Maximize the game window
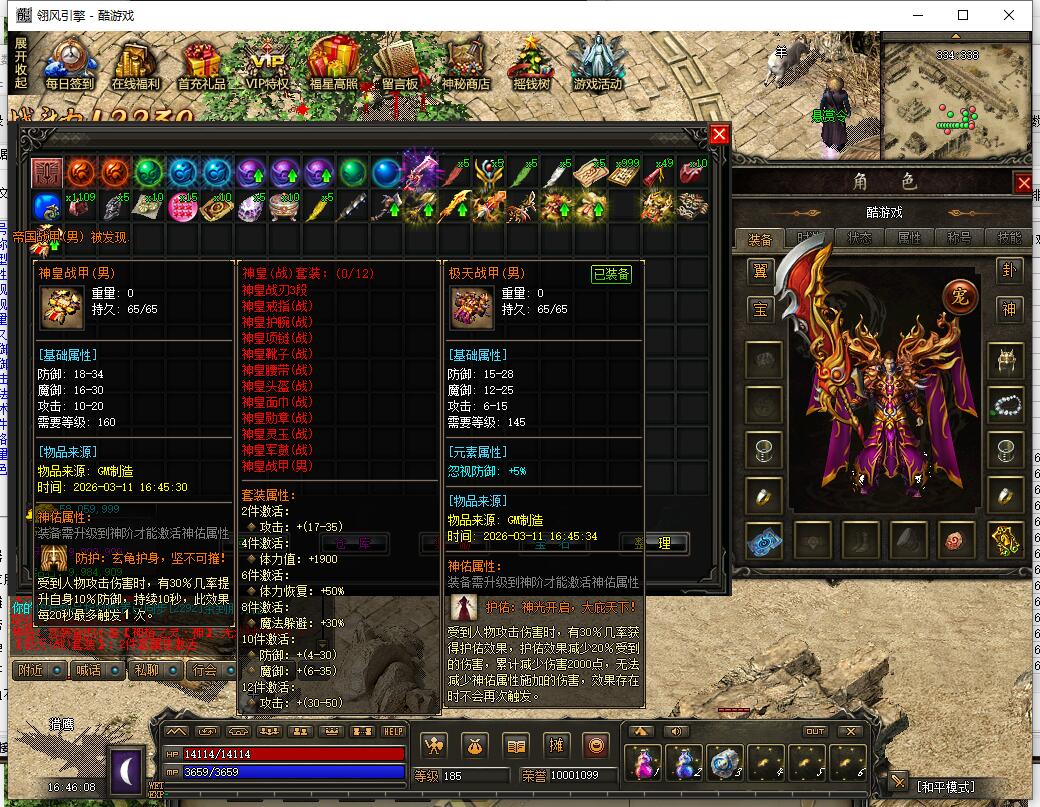 [x=963, y=15]
